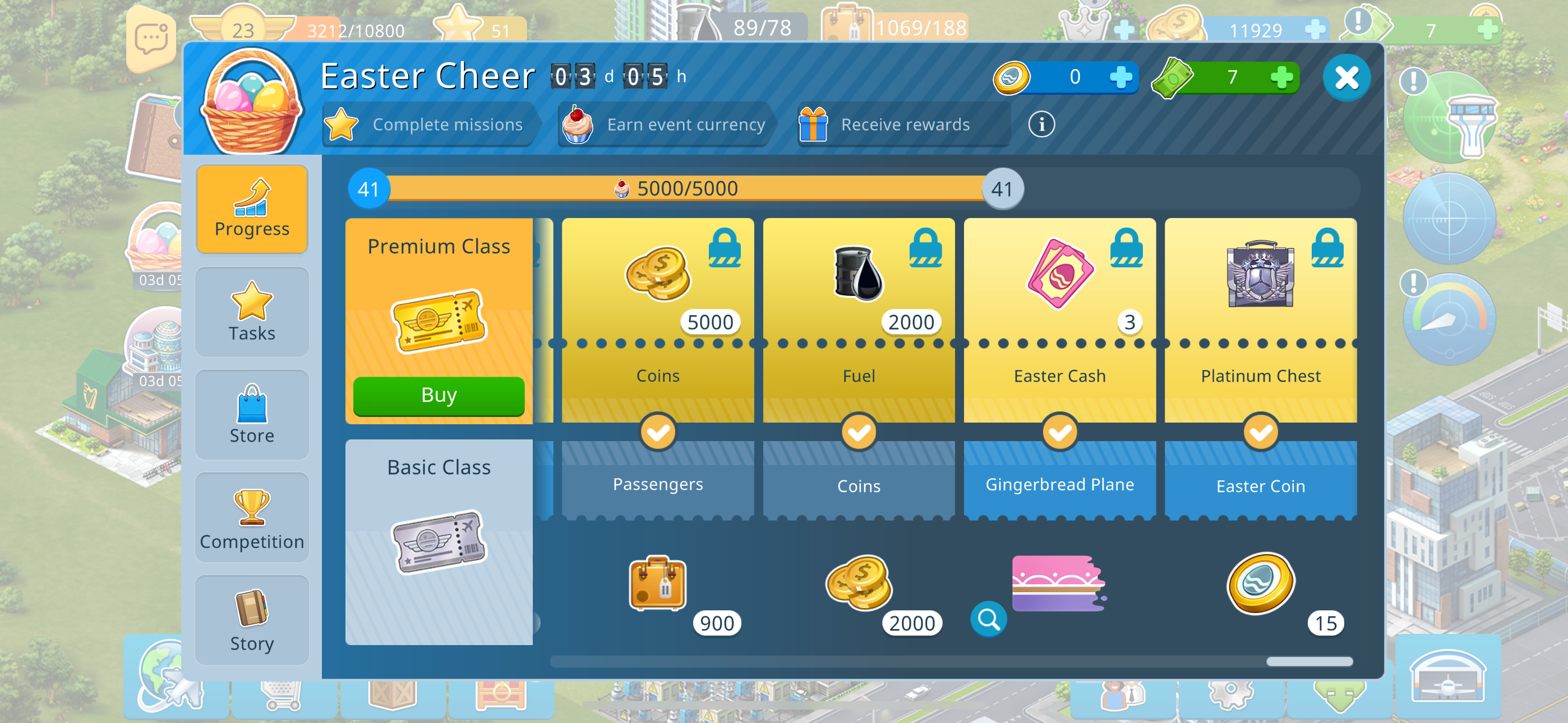Switch to the Progress tab
The width and height of the screenshot is (1568, 723).
[x=252, y=208]
